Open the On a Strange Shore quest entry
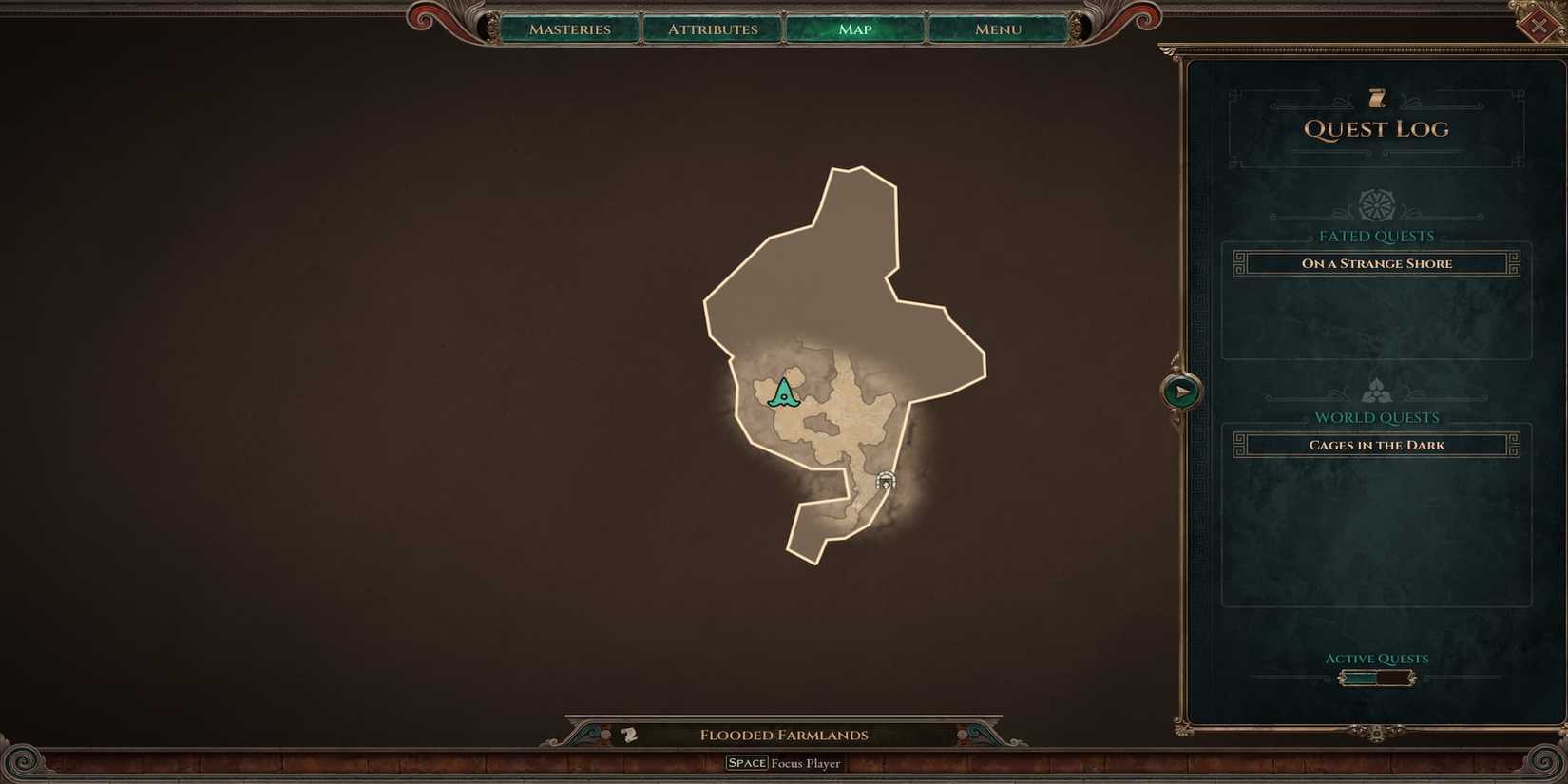This screenshot has height=784, width=1568. pos(1375,263)
